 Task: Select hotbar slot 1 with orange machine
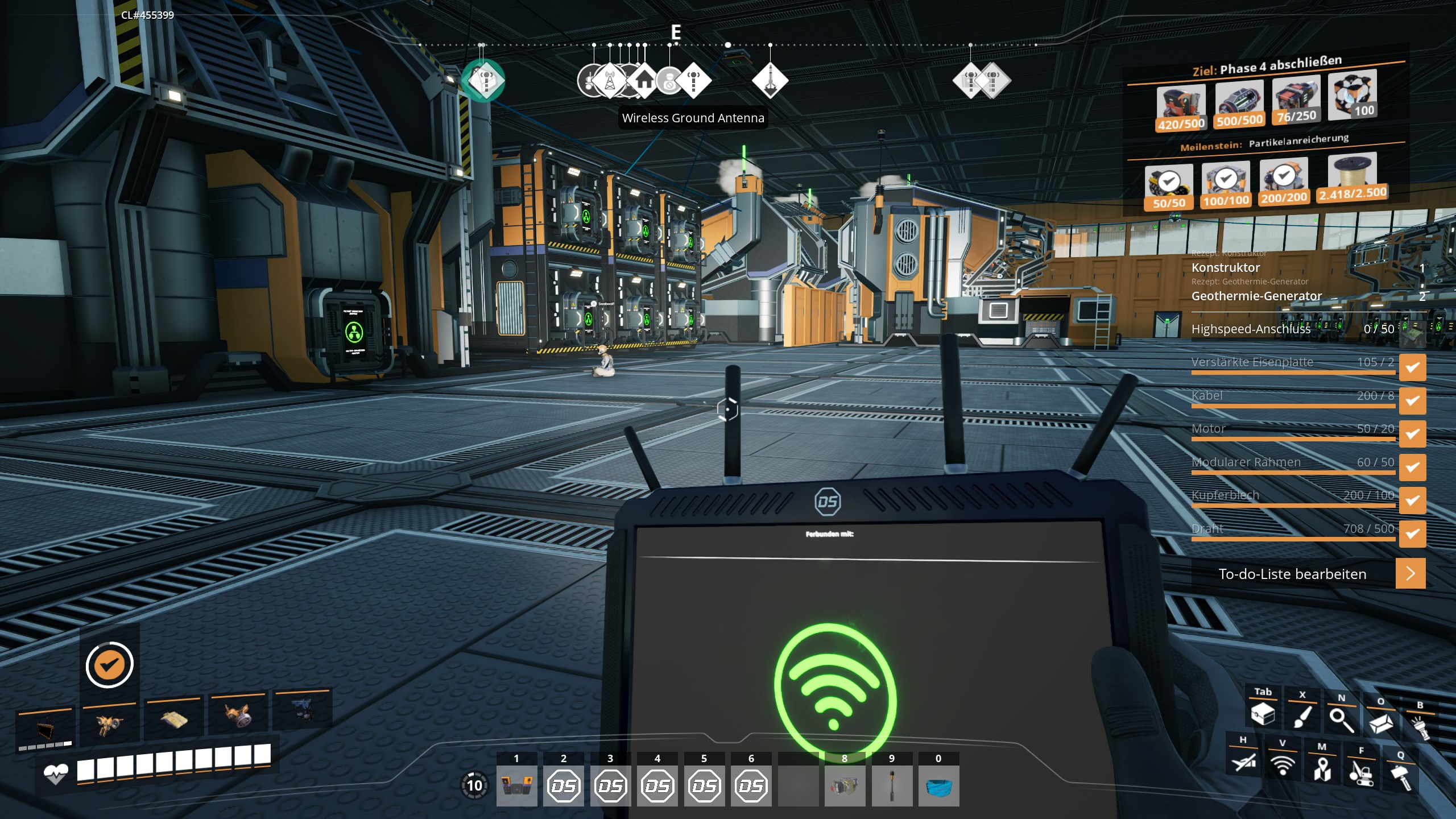pyautogui.click(x=516, y=785)
